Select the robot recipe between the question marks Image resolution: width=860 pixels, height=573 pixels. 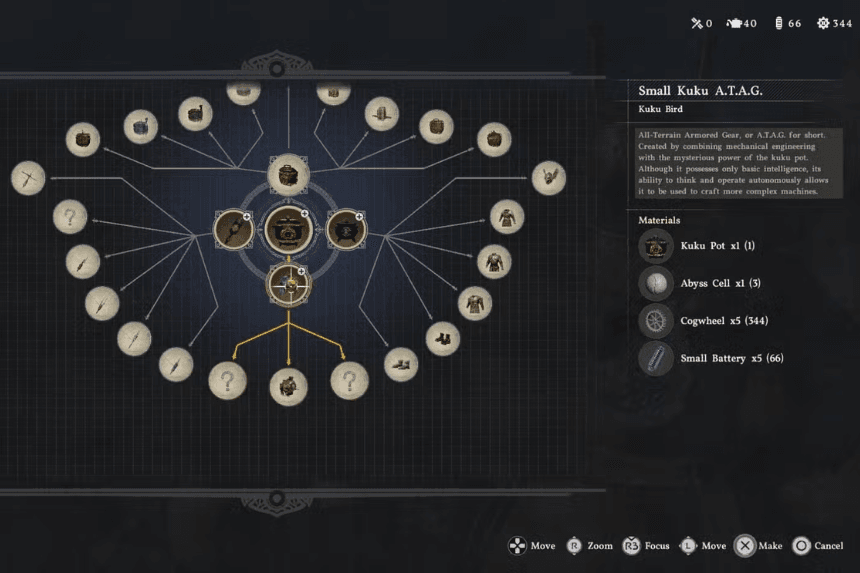click(289, 386)
